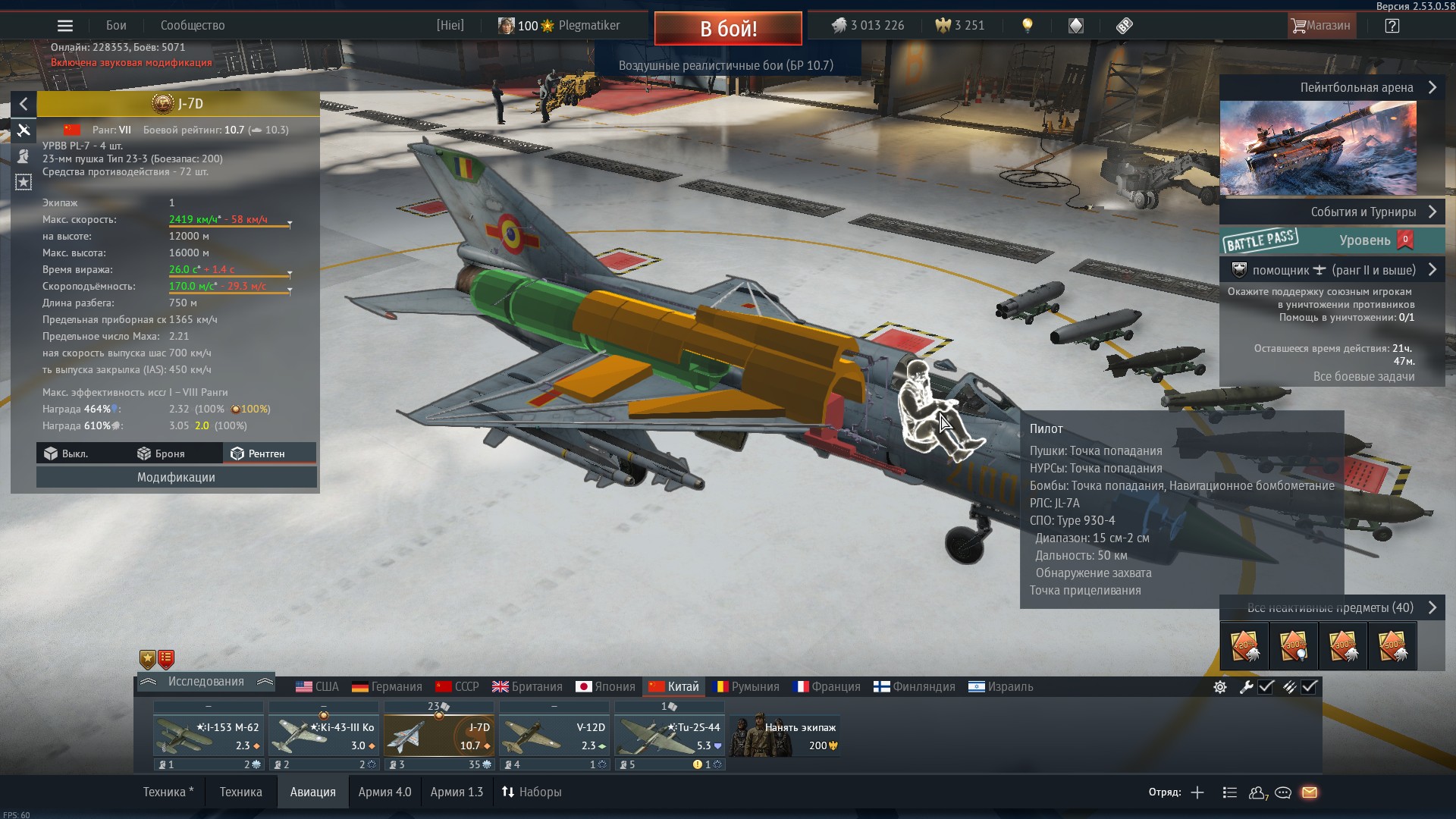
Task: Select the США nation tab
Action: [x=317, y=687]
